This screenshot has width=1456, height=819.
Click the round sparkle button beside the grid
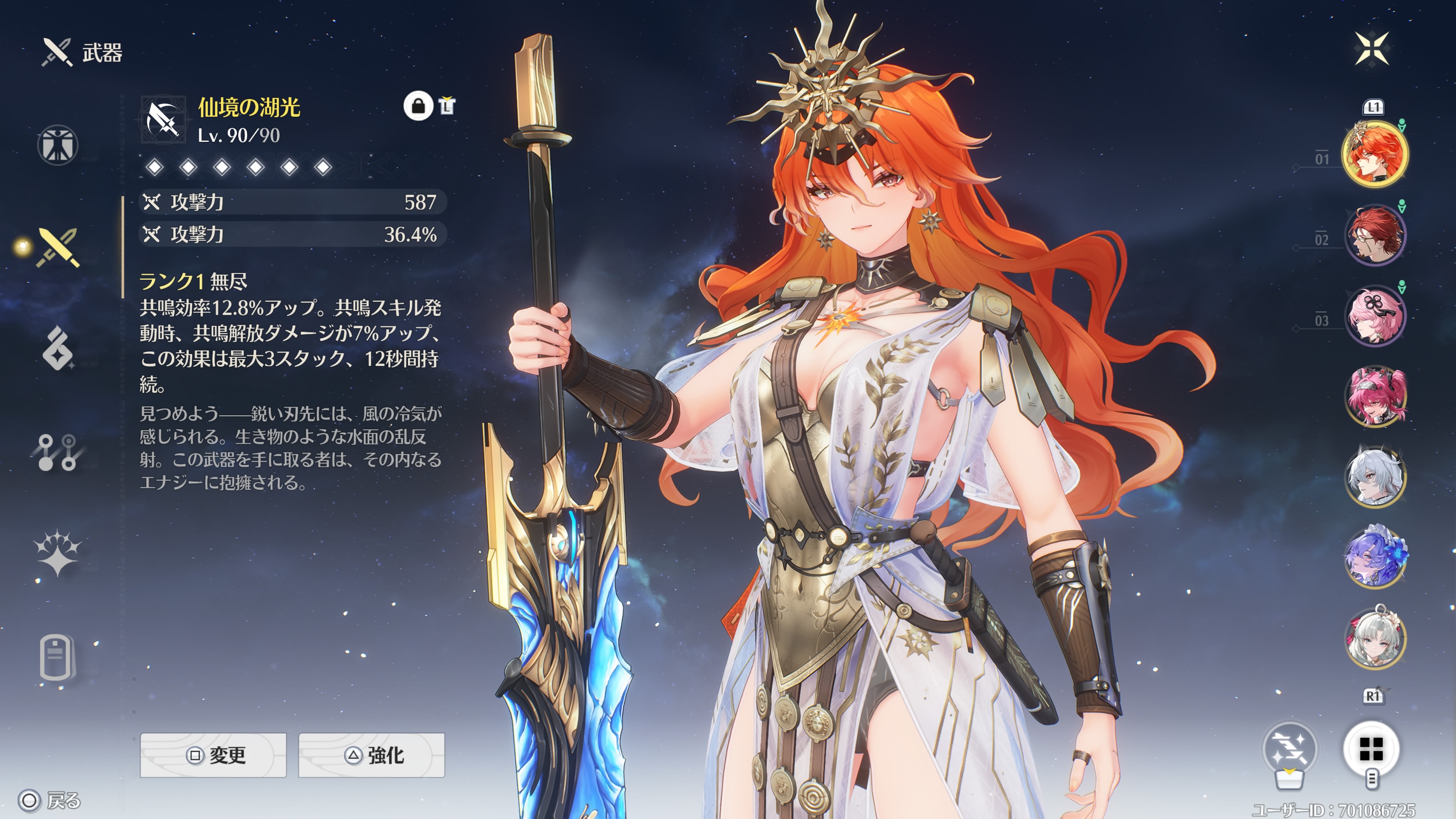click(1290, 750)
